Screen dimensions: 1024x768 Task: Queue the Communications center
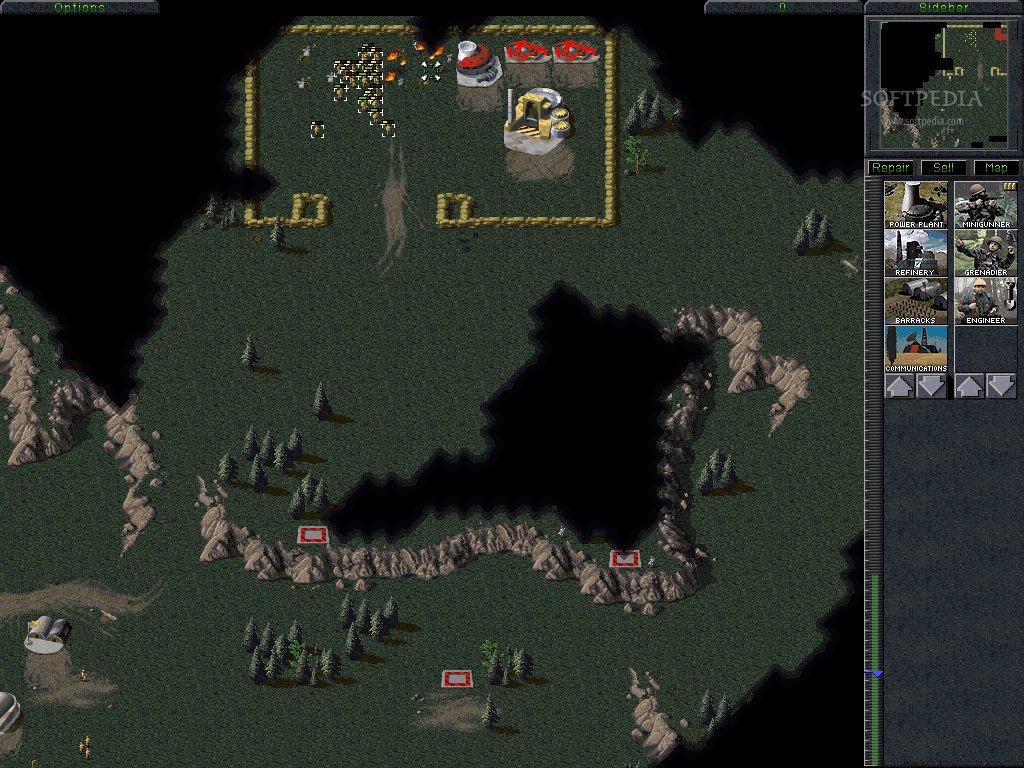click(916, 349)
